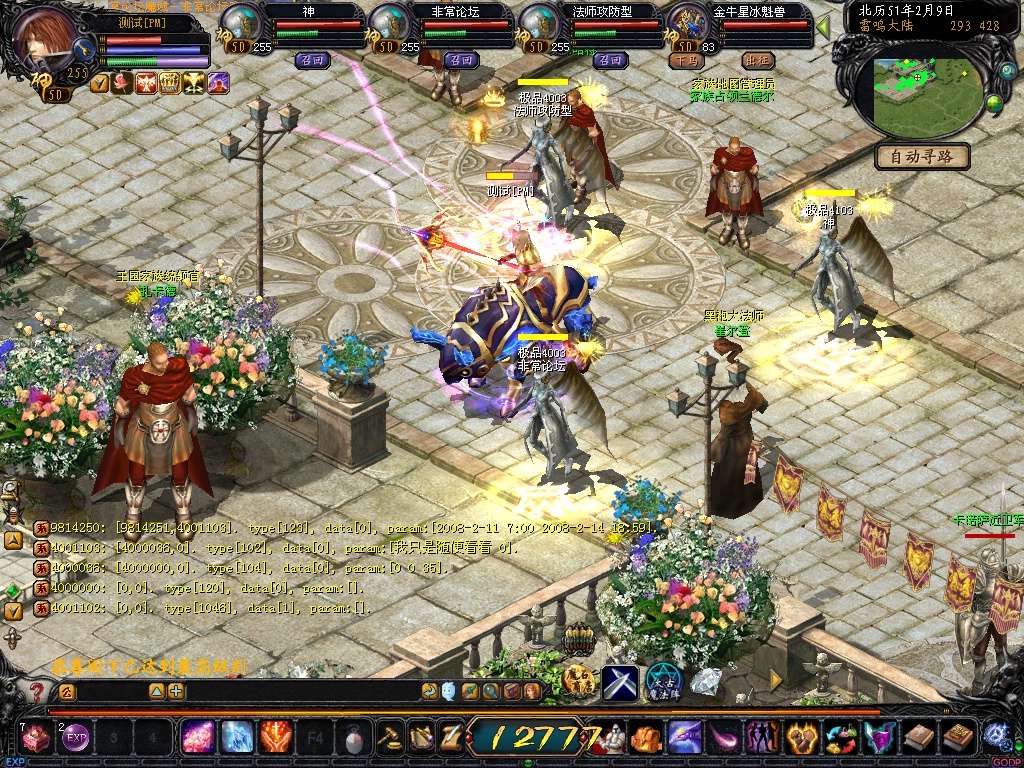Open the hexagram 魔法阵 magic circle icon
The height and width of the screenshot is (768, 1024).
pos(663,683)
